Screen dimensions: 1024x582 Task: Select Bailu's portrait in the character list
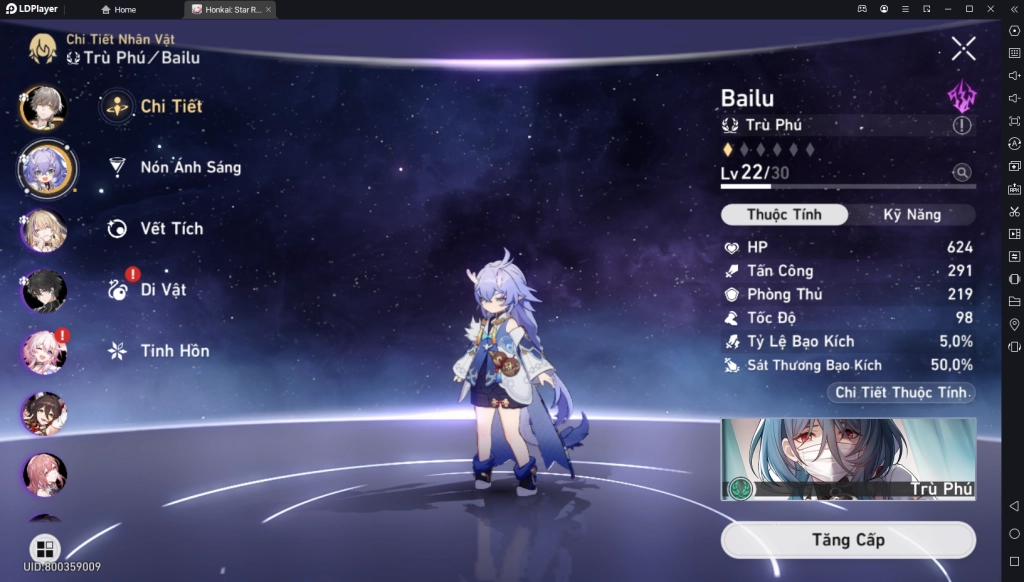pos(45,169)
